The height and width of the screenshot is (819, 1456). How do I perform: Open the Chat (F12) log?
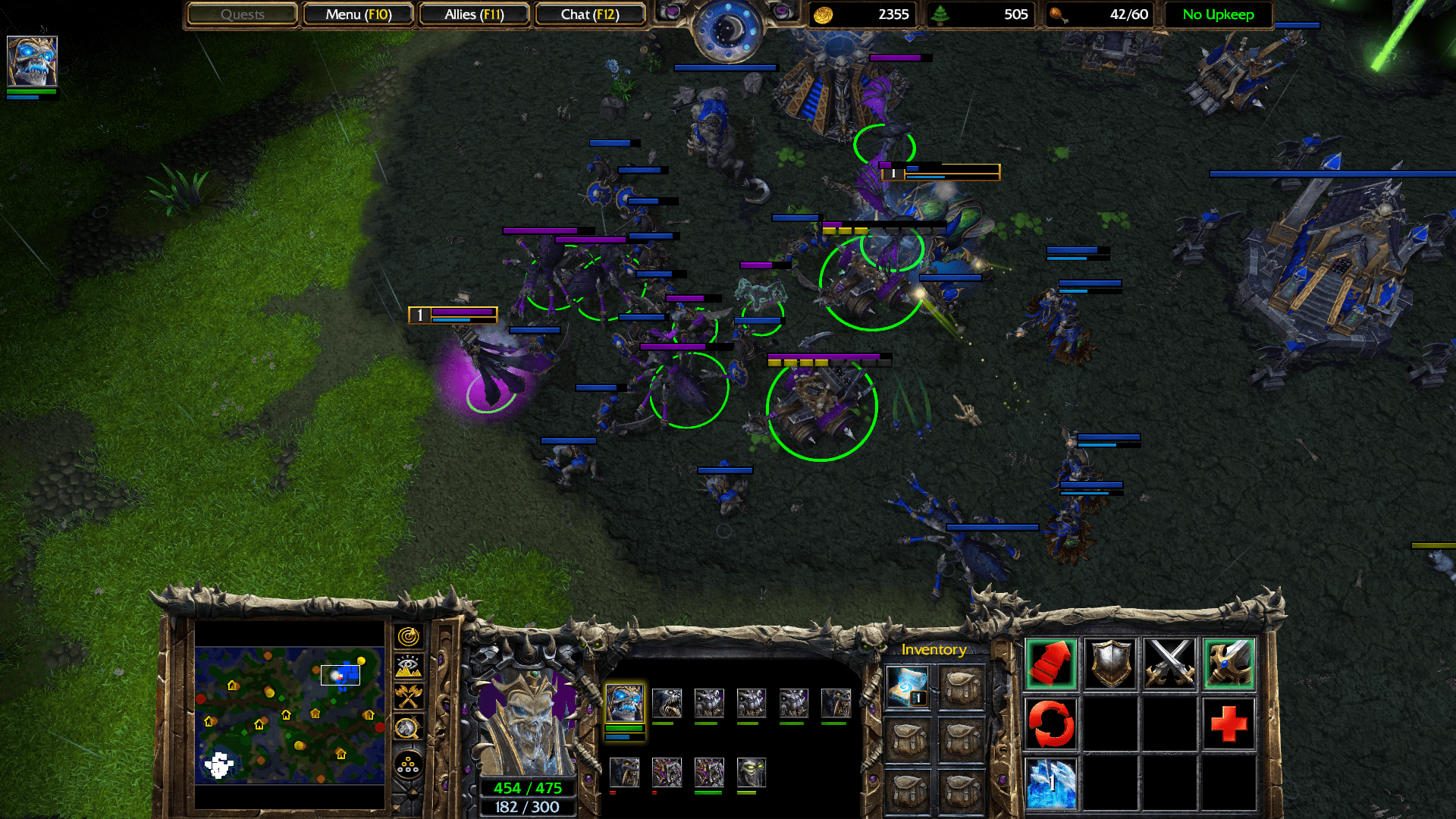[590, 14]
